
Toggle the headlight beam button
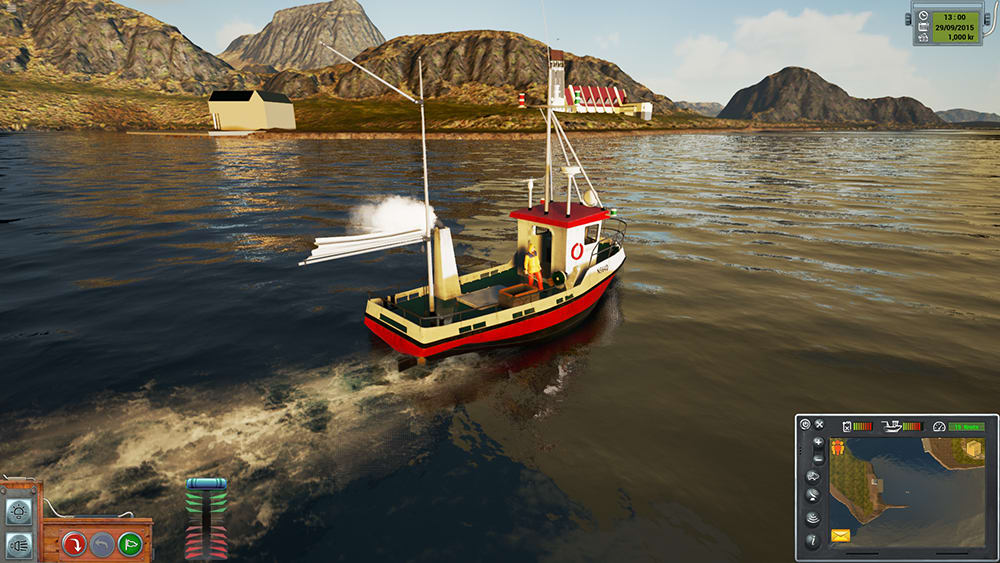(18, 544)
